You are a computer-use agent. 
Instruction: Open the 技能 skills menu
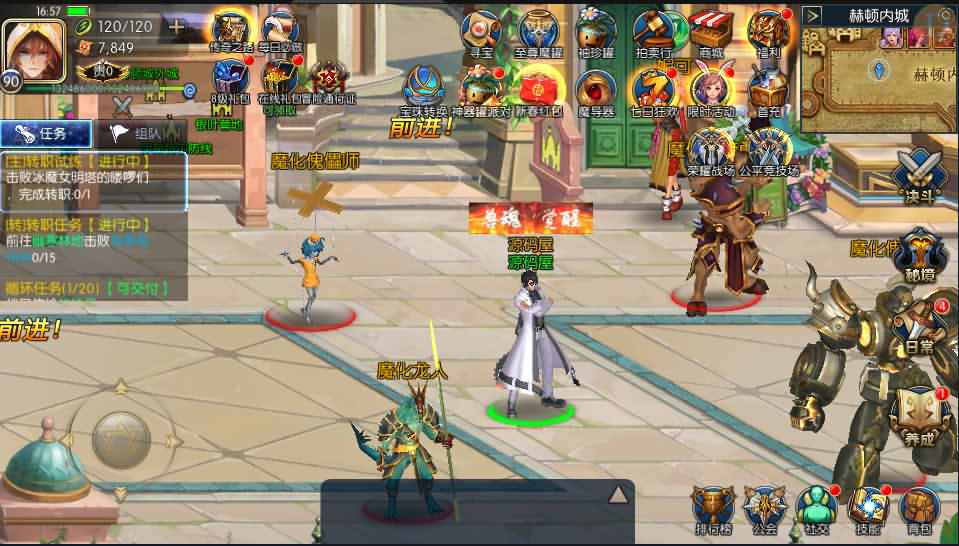point(867,508)
